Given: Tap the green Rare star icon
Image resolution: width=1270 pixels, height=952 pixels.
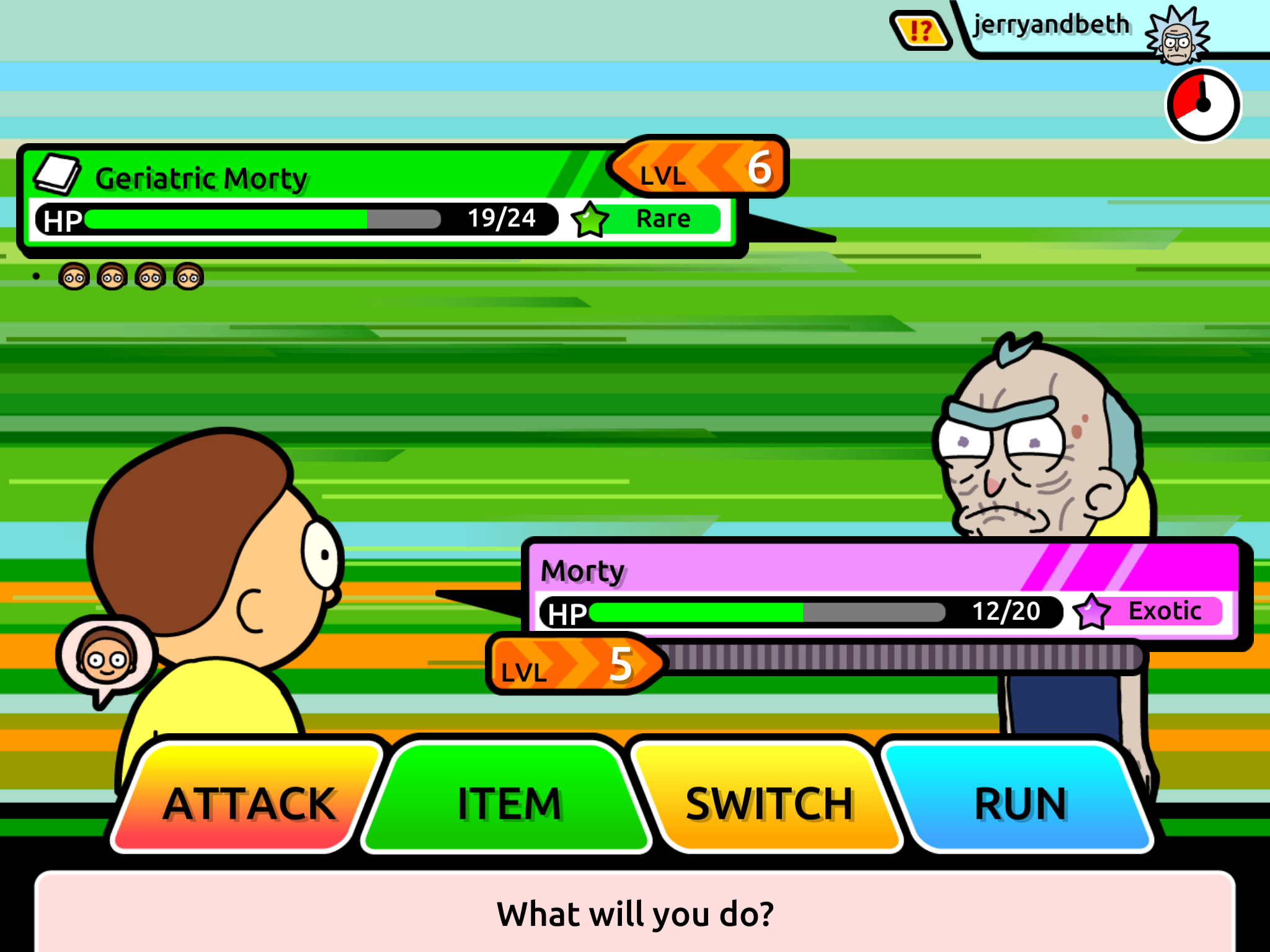Looking at the screenshot, I should 589,219.
